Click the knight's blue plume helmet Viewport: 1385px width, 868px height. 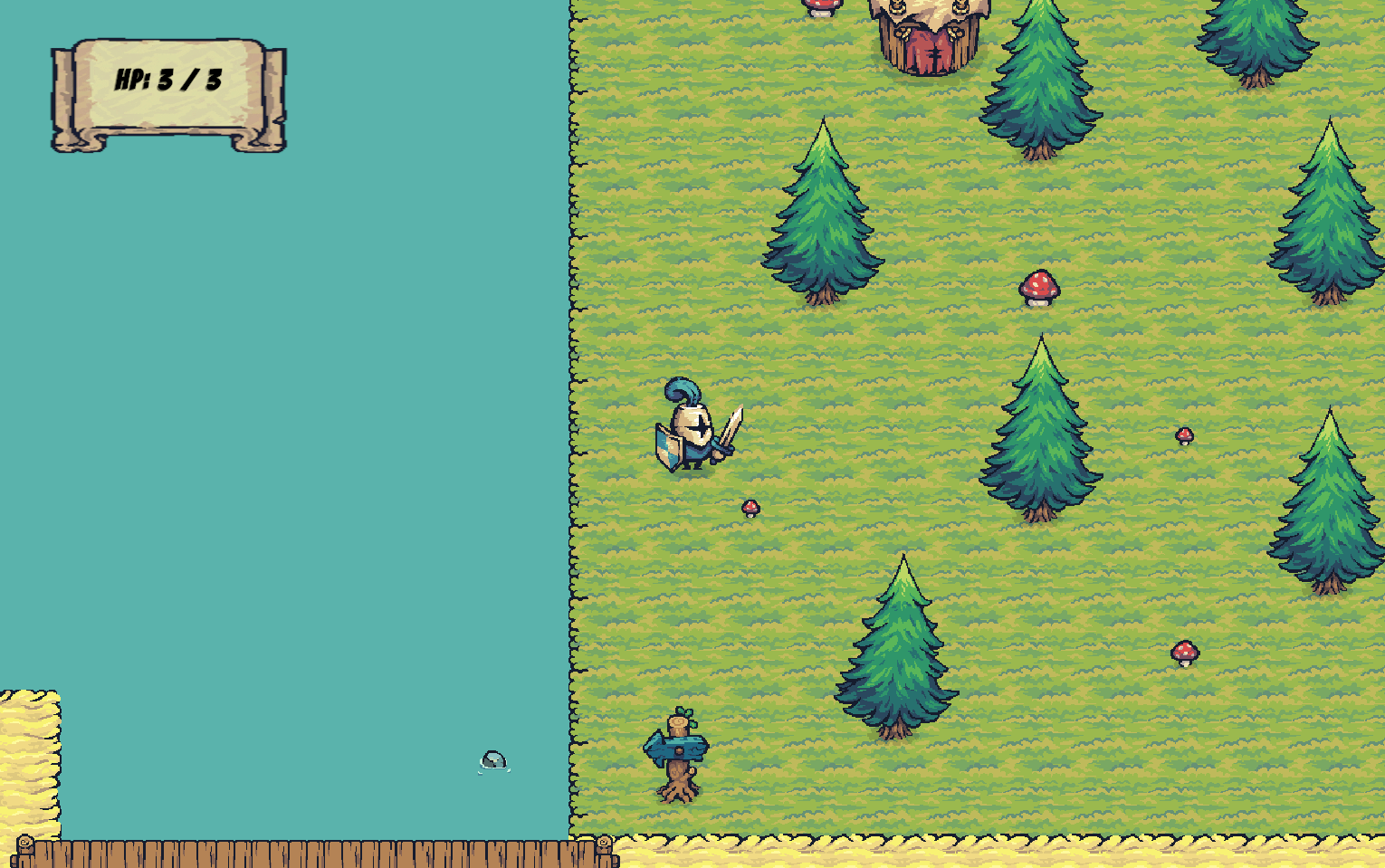coord(685,391)
